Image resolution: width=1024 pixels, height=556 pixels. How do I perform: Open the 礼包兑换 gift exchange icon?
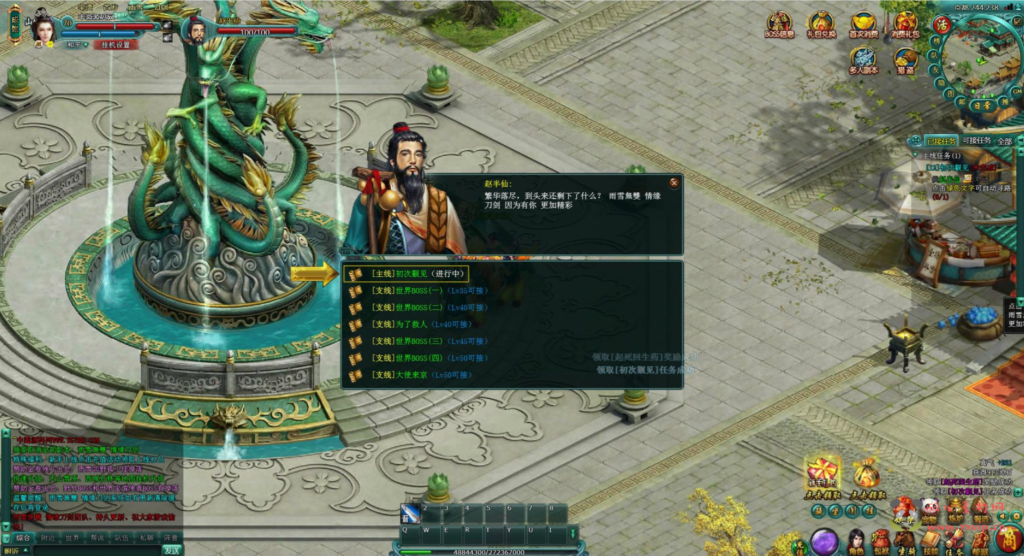tap(821, 25)
